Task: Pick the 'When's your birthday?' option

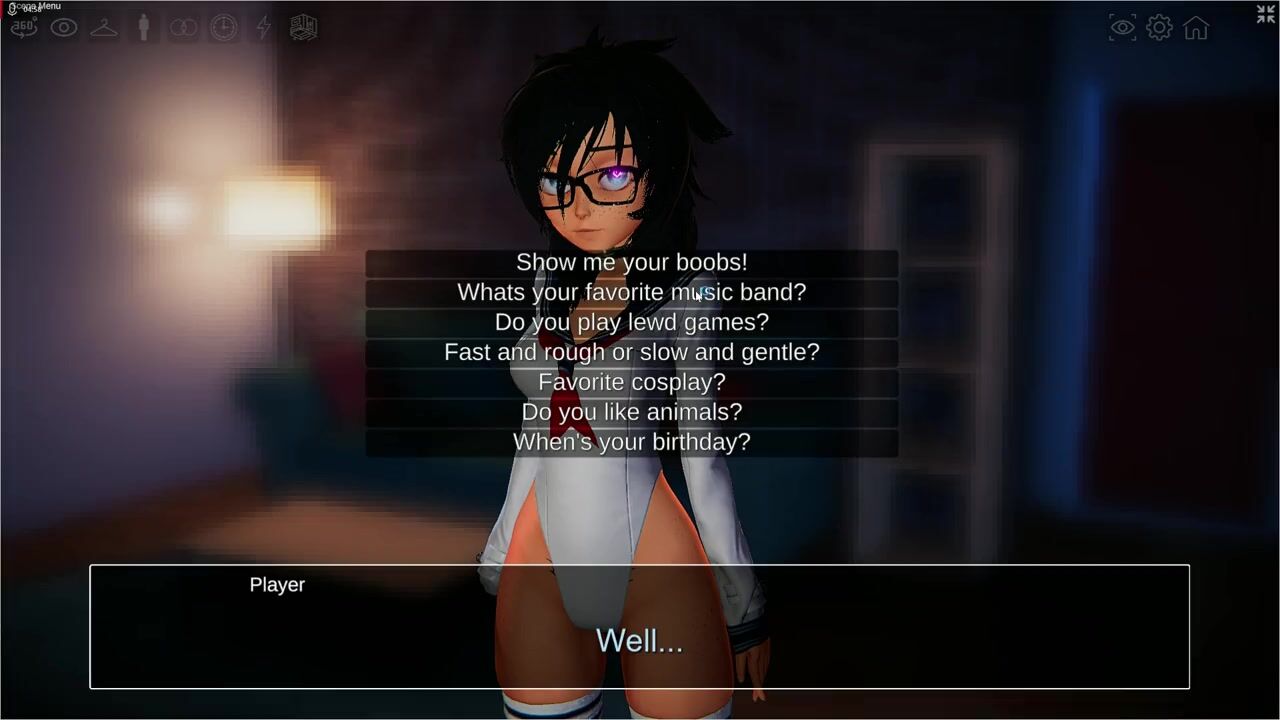Action: [631, 442]
